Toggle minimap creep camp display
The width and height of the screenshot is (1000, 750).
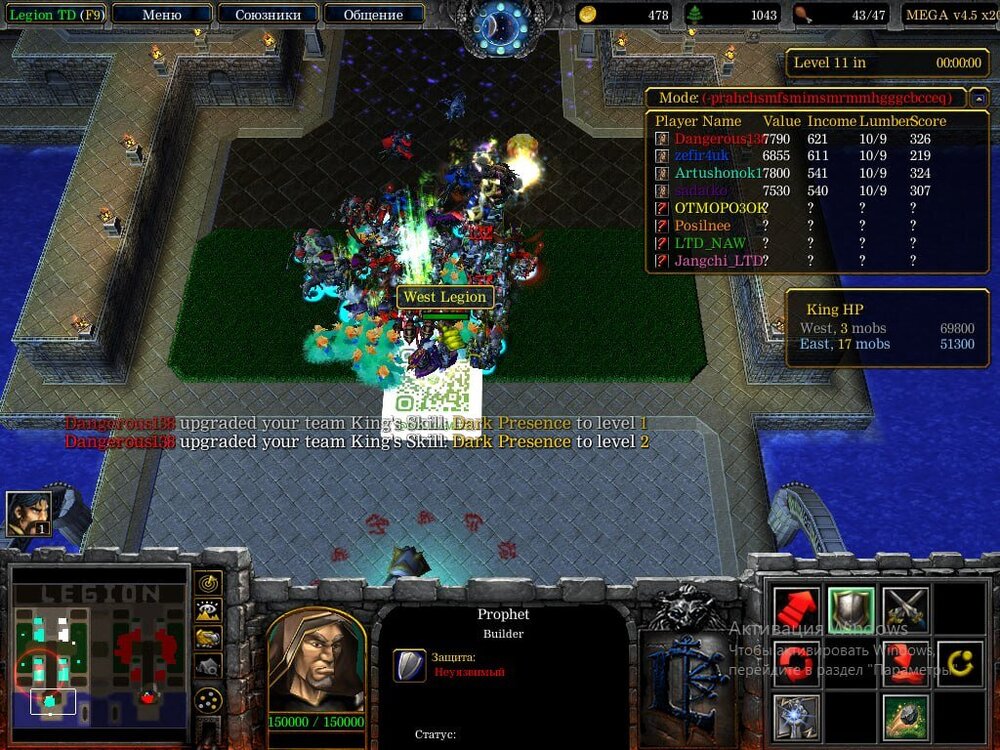point(208,665)
